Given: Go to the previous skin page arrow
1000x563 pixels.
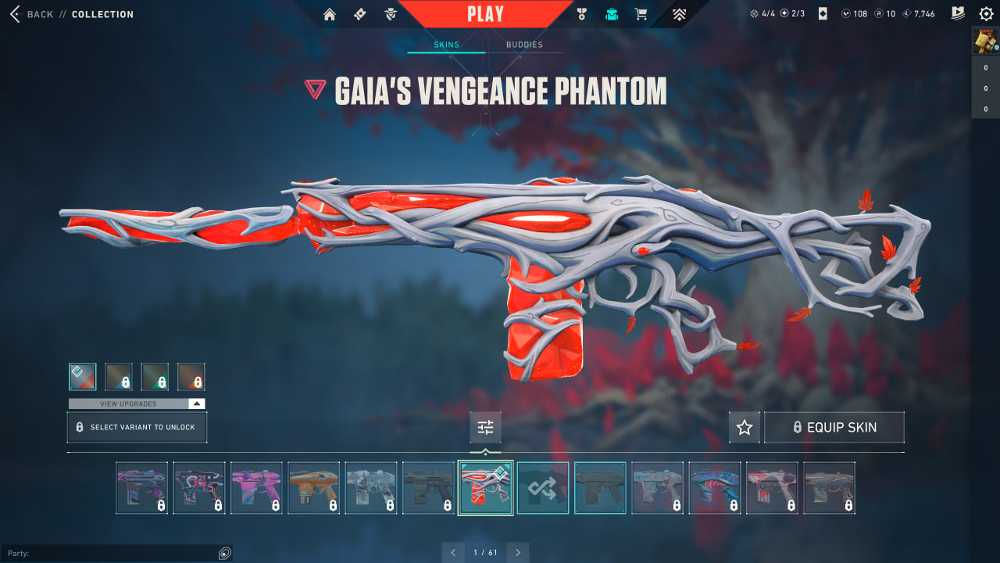Looking at the screenshot, I should pyautogui.click(x=453, y=552).
